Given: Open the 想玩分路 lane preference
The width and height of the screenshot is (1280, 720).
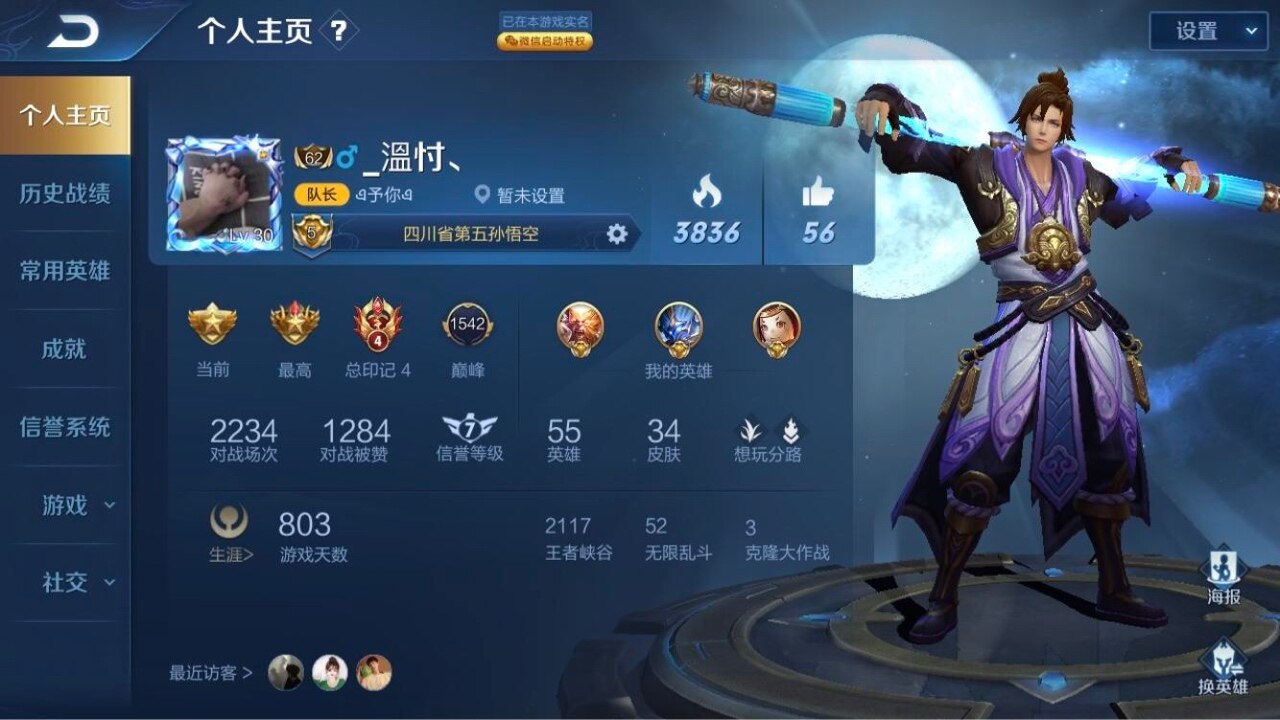Looking at the screenshot, I should coord(768,440).
